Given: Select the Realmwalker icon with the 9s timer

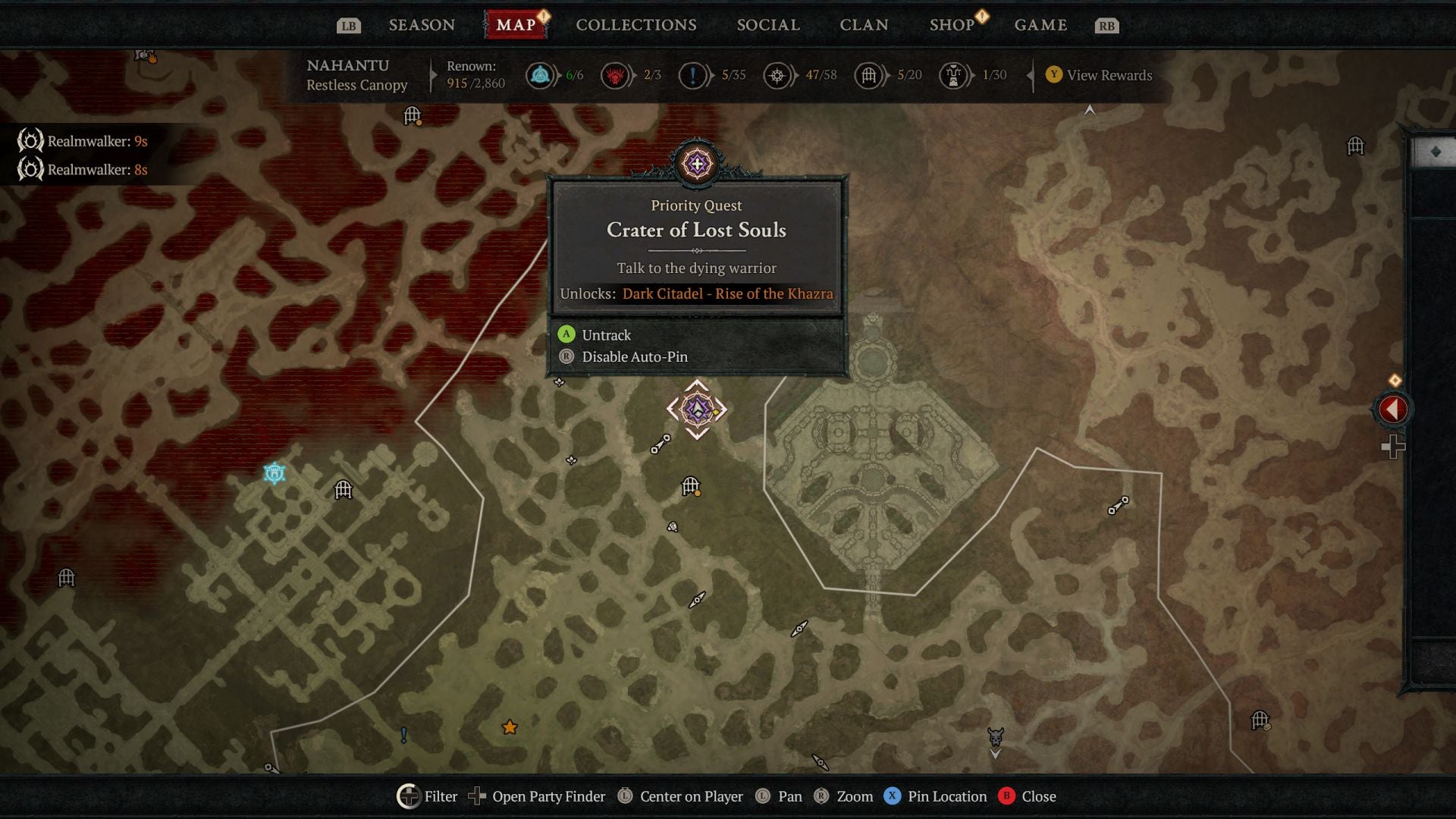Looking at the screenshot, I should click(x=30, y=140).
